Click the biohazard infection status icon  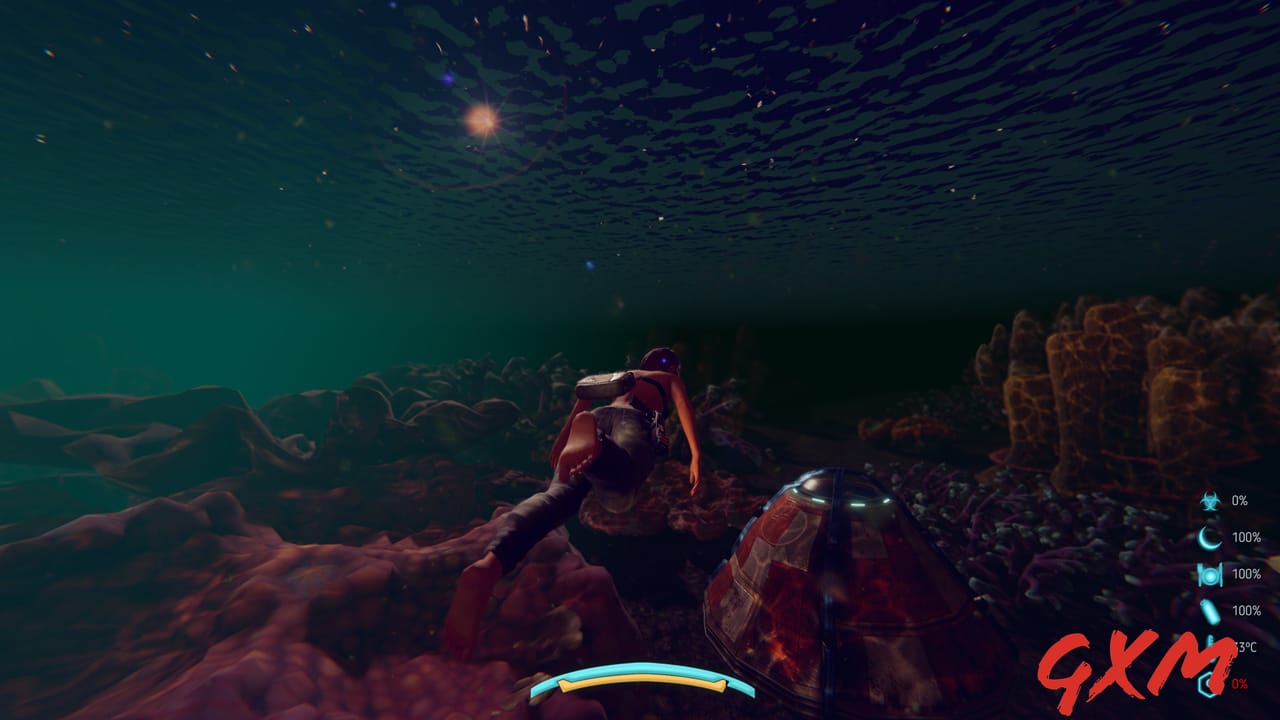[1208, 502]
